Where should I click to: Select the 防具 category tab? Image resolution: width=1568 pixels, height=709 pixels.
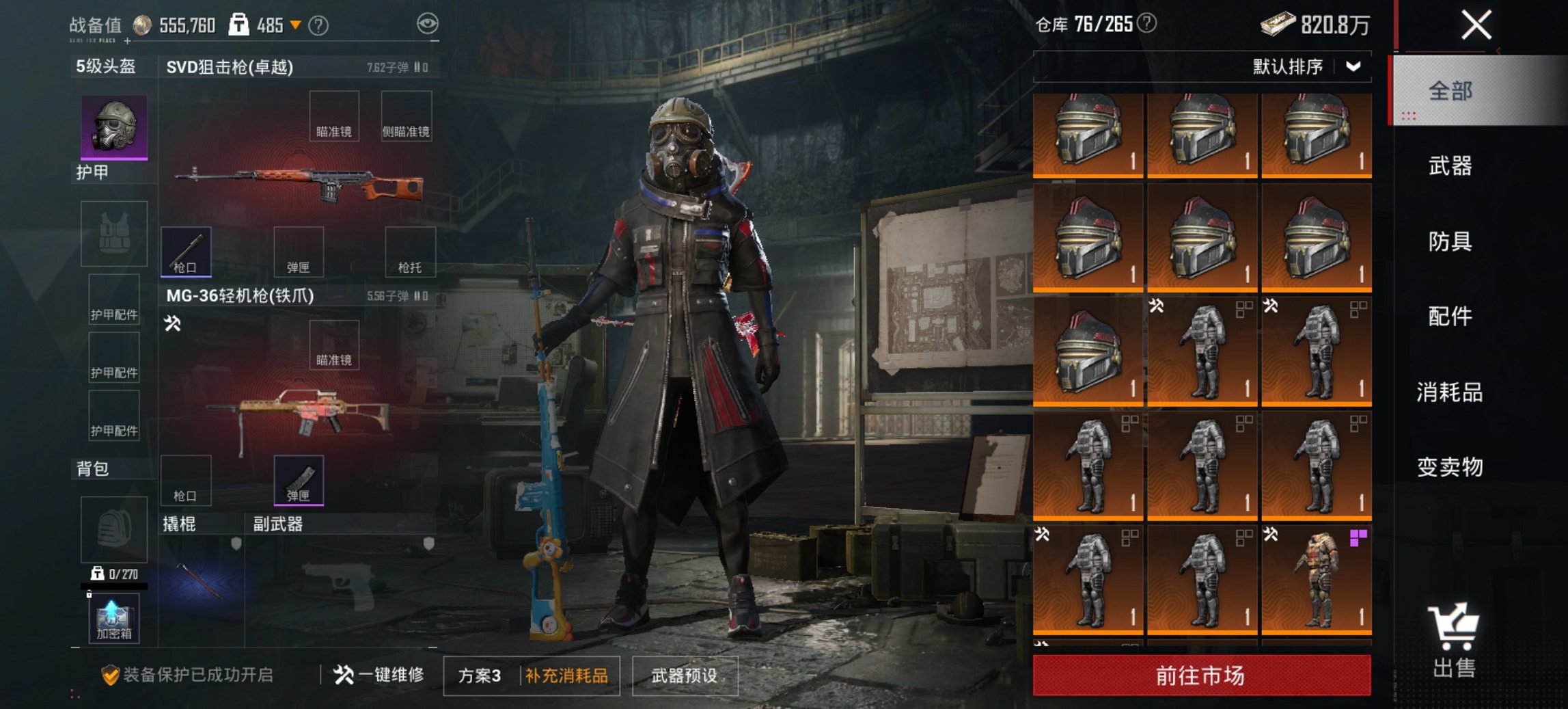[1449, 241]
